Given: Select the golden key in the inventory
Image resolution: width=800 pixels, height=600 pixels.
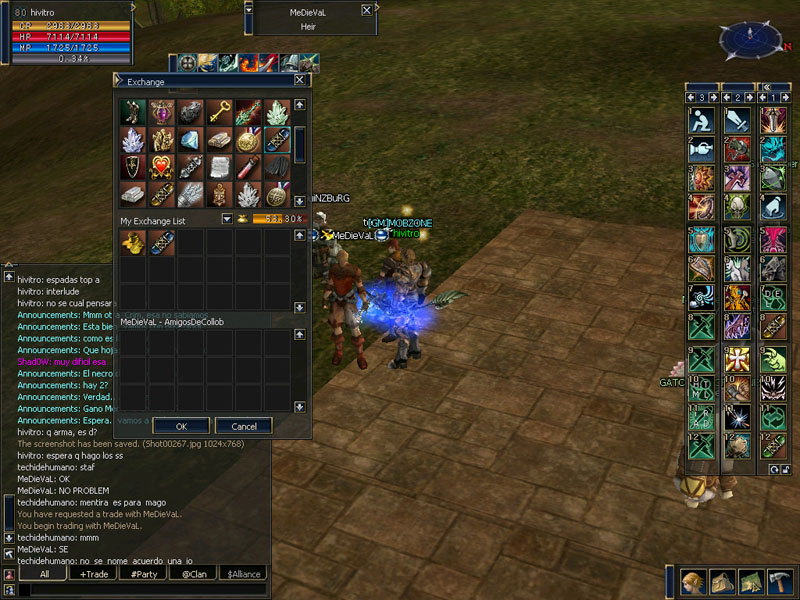Looking at the screenshot, I should [220, 111].
